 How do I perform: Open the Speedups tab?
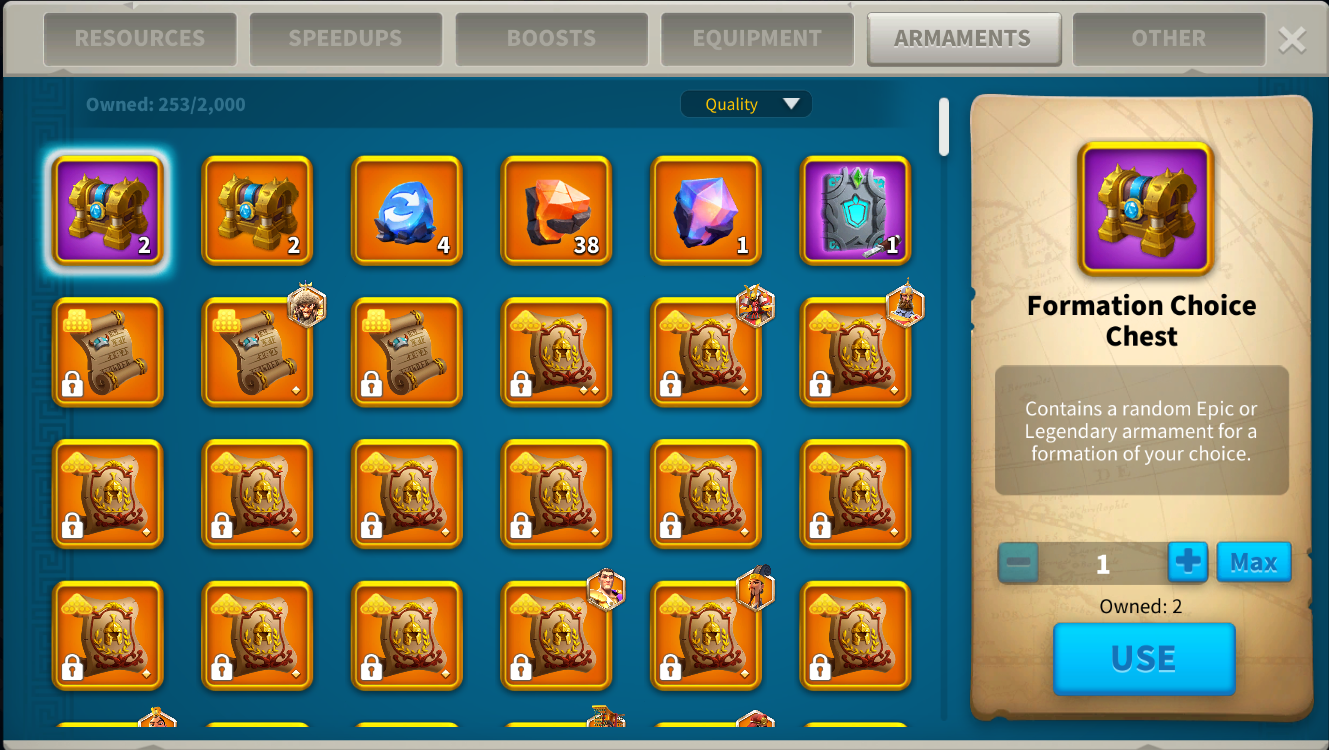345,39
